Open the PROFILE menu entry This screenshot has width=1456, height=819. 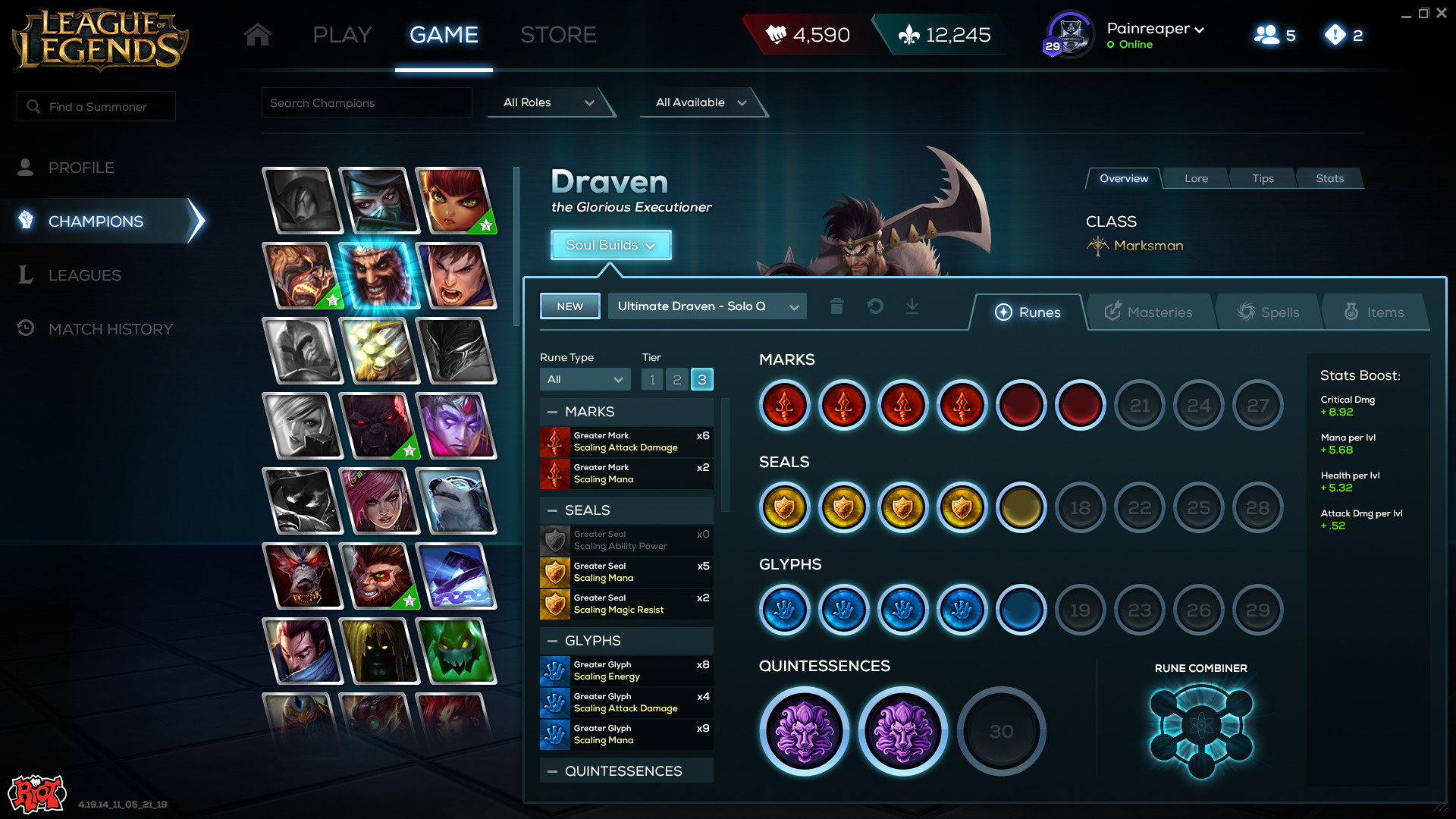point(81,168)
